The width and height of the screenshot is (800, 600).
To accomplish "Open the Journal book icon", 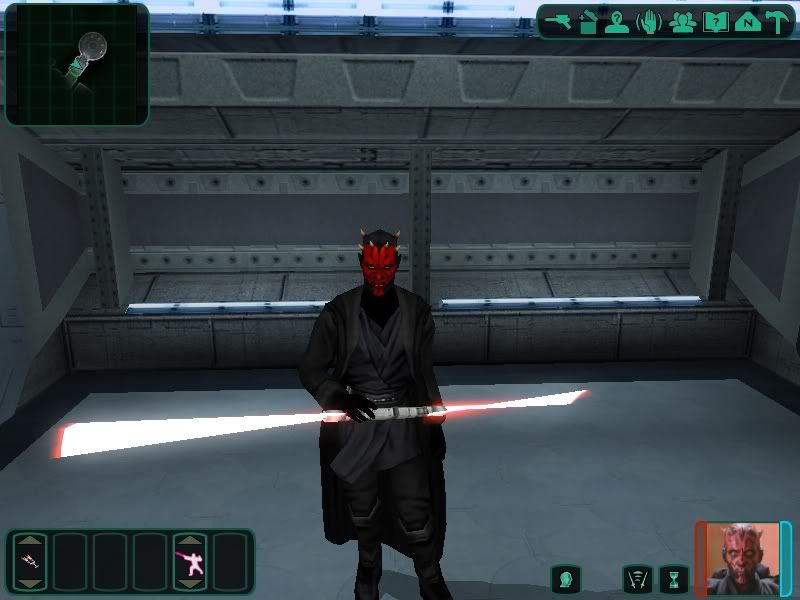I will pyautogui.click(x=715, y=21).
